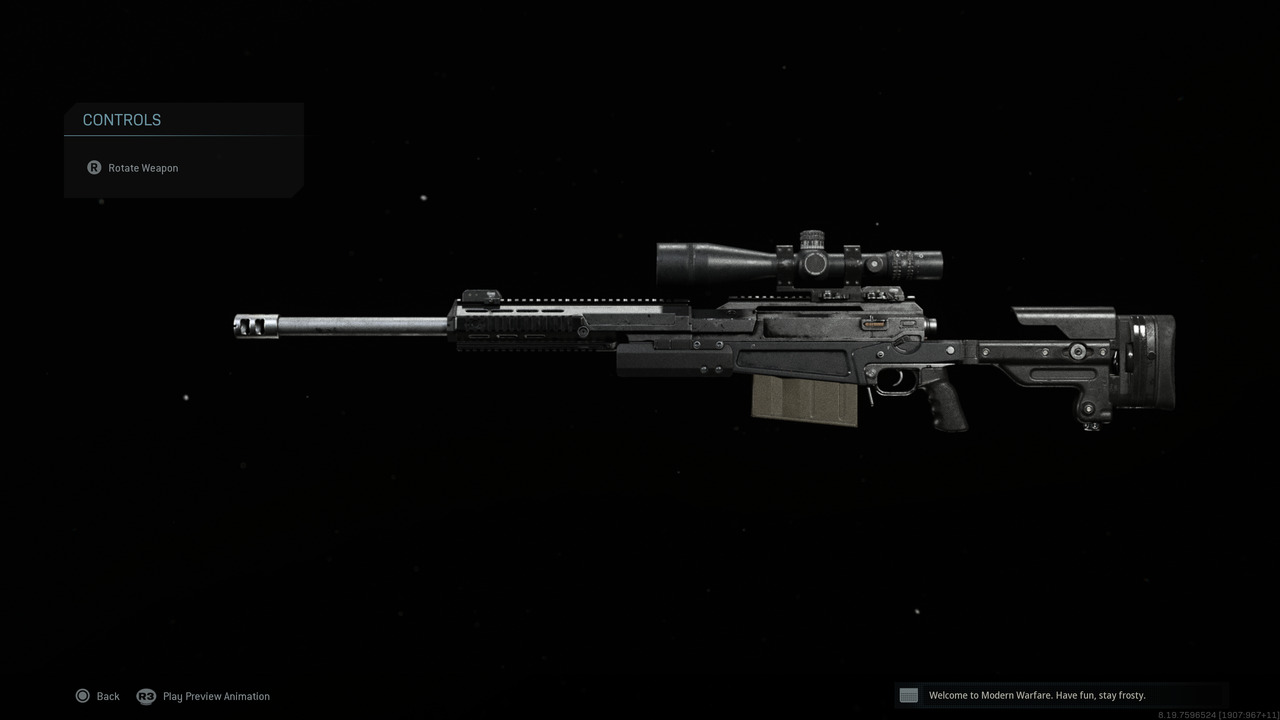Expand the CONTROLS panel header
Screen dimensions: 1280x720
click(121, 119)
